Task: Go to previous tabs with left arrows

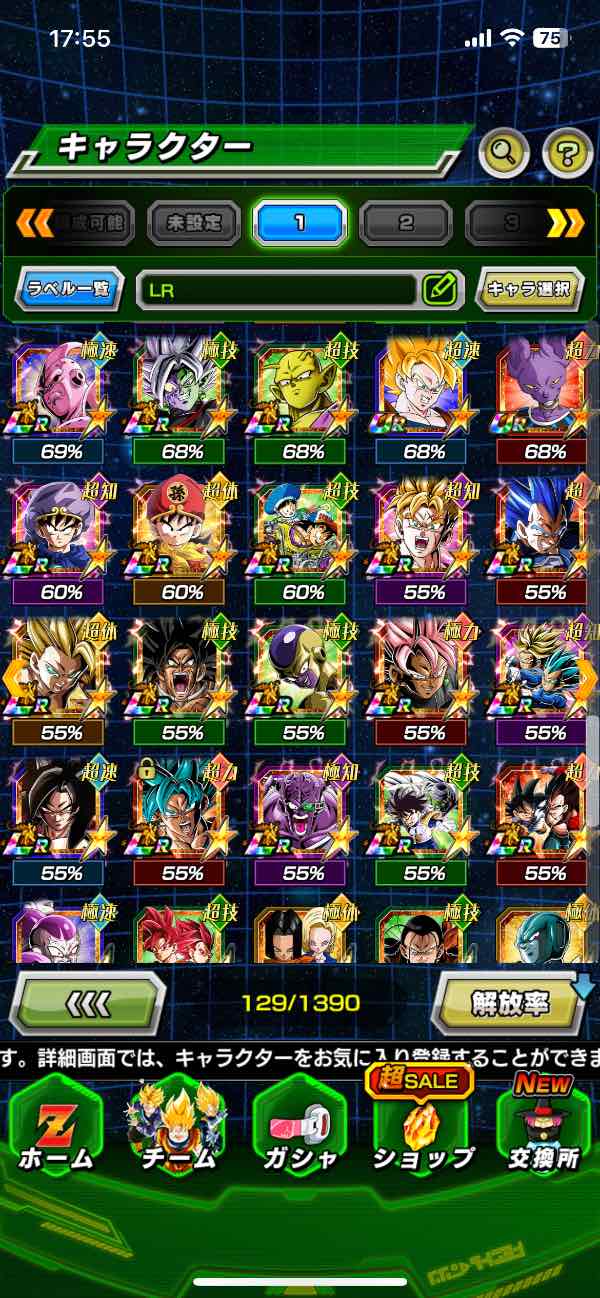Action: point(35,222)
